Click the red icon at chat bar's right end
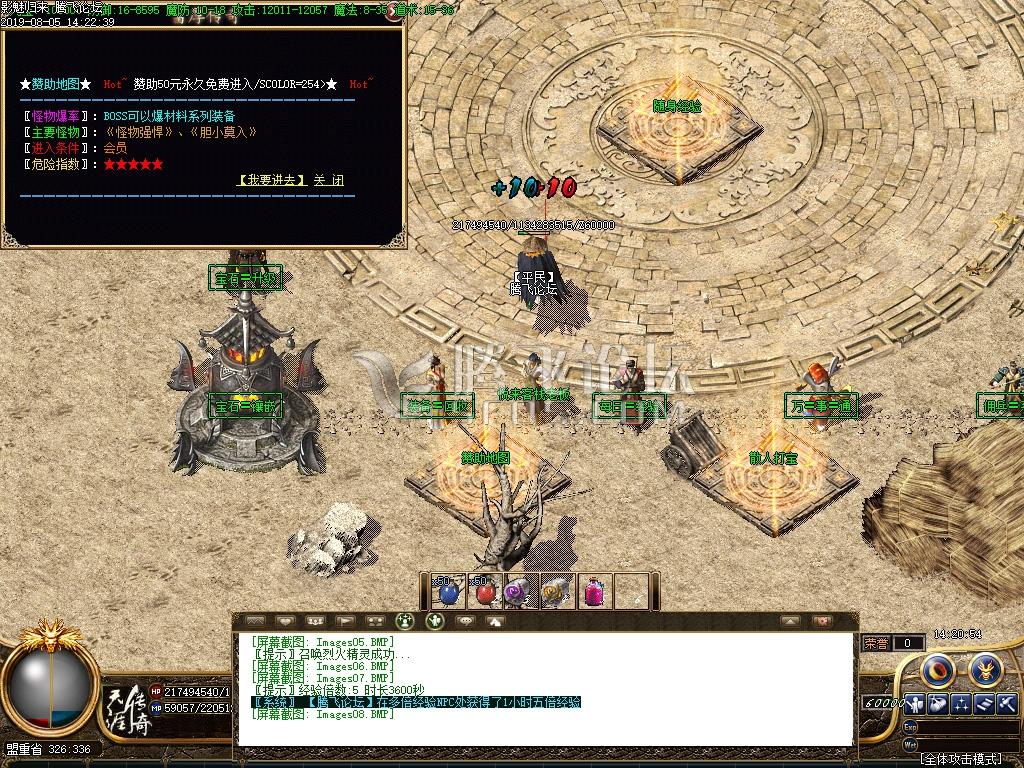 tap(822, 621)
